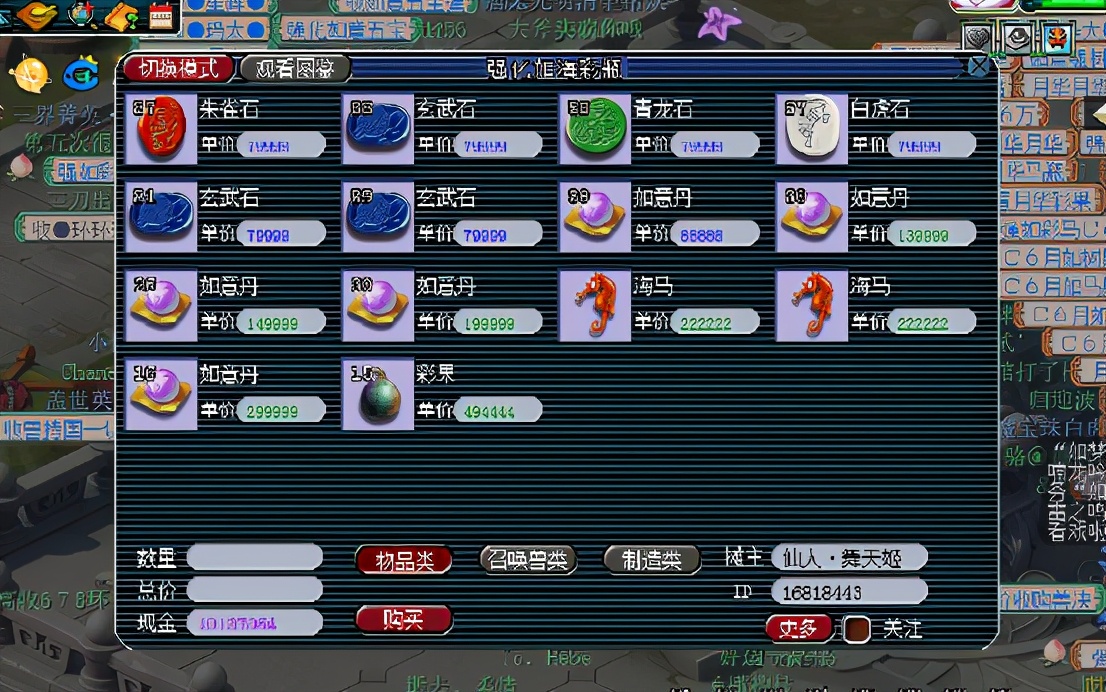Image resolution: width=1106 pixels, height=692 pixels.
Task: Focus the 数量 quantity field
Action: tap(255, 557)
